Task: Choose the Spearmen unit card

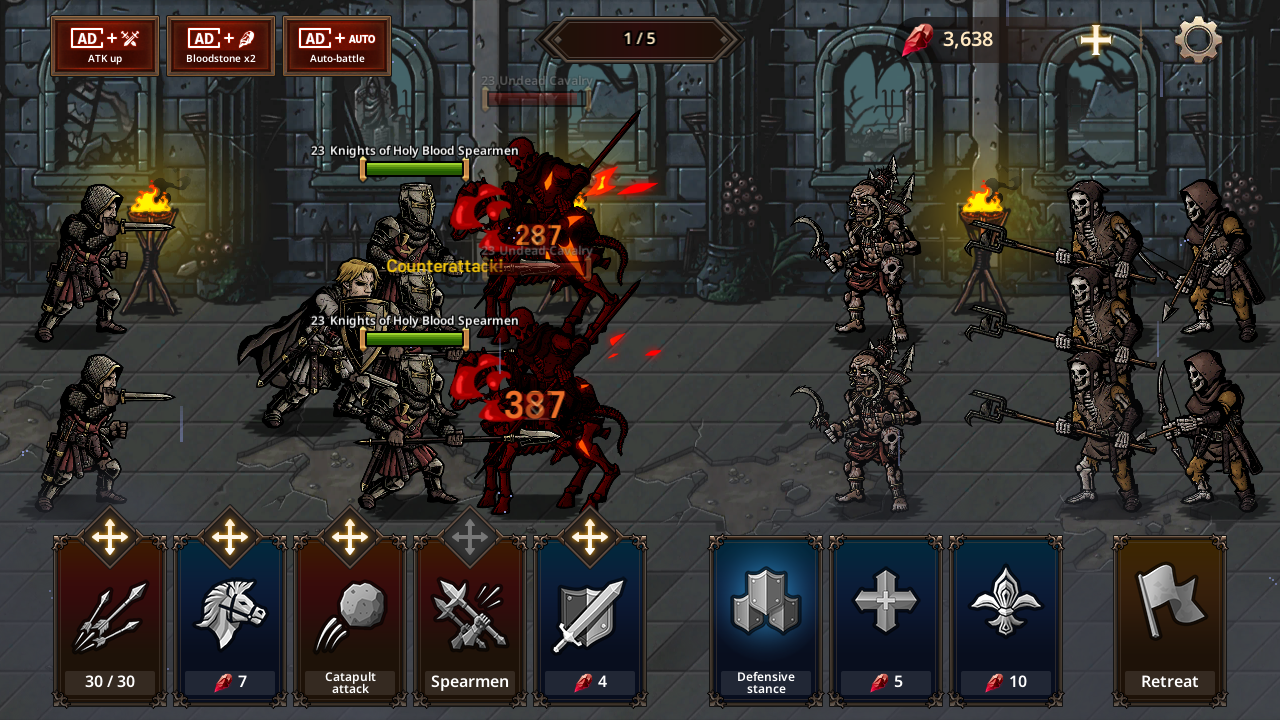Action: point(470,620)
